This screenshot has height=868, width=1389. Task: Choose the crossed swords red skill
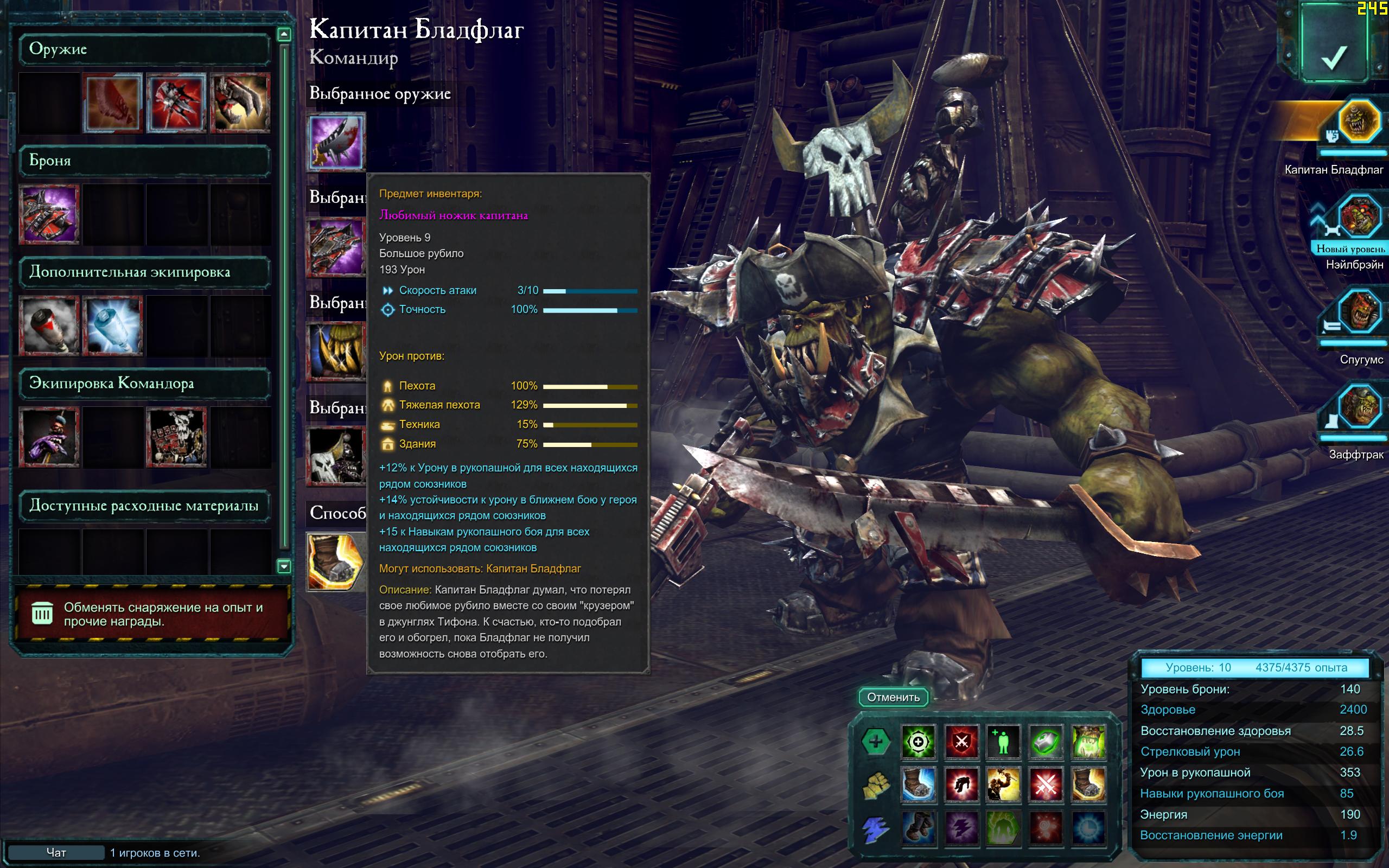(1046, 784)
